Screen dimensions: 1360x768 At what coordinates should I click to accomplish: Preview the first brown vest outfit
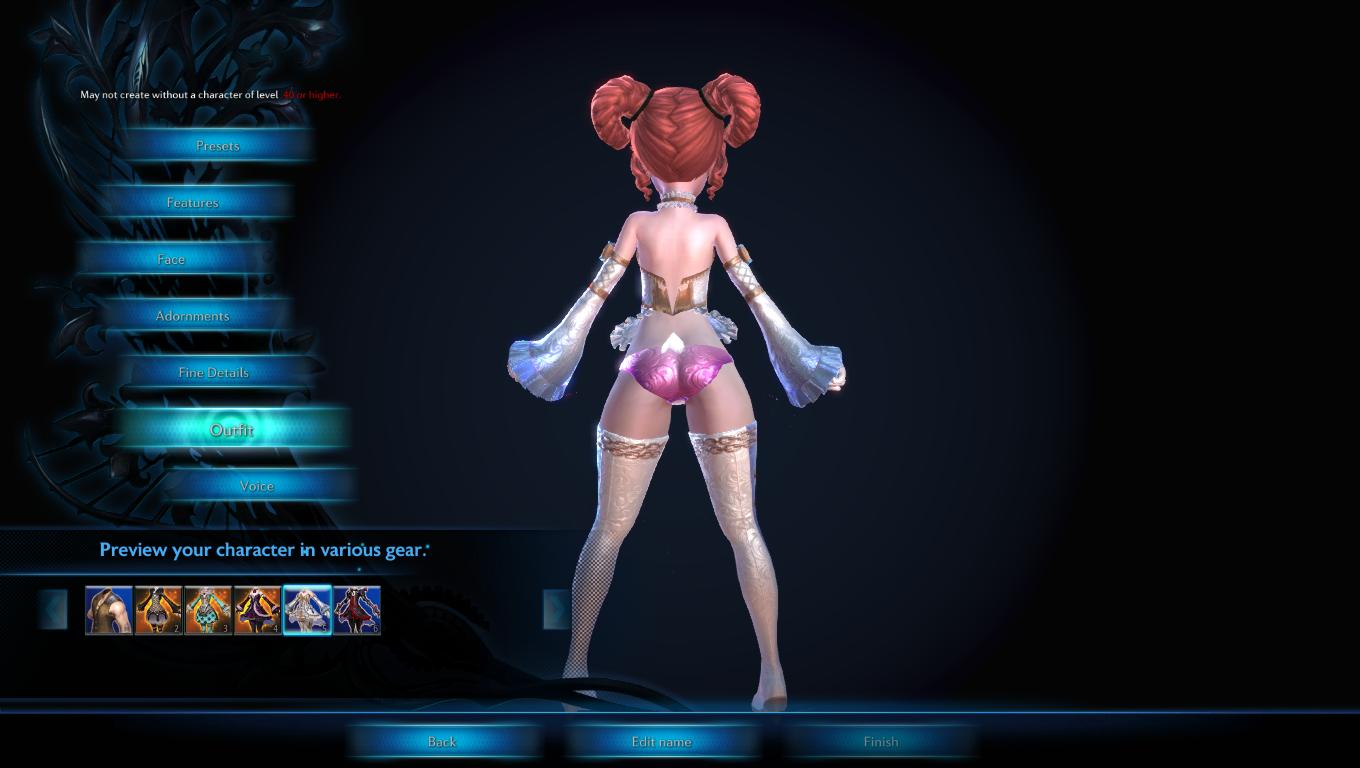109,610
